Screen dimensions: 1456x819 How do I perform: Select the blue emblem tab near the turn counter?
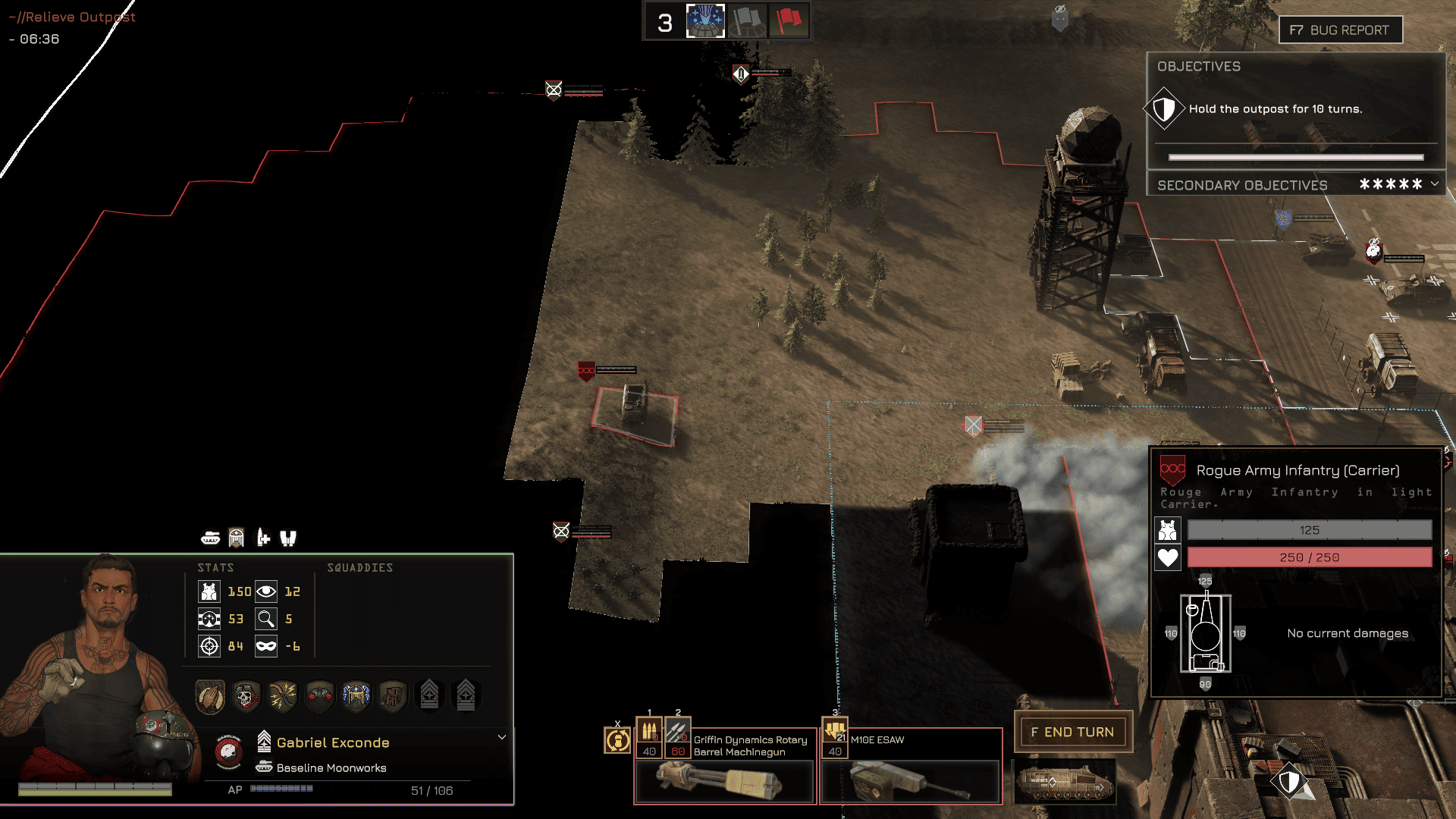pyautogui.click(x=705, y=21)
